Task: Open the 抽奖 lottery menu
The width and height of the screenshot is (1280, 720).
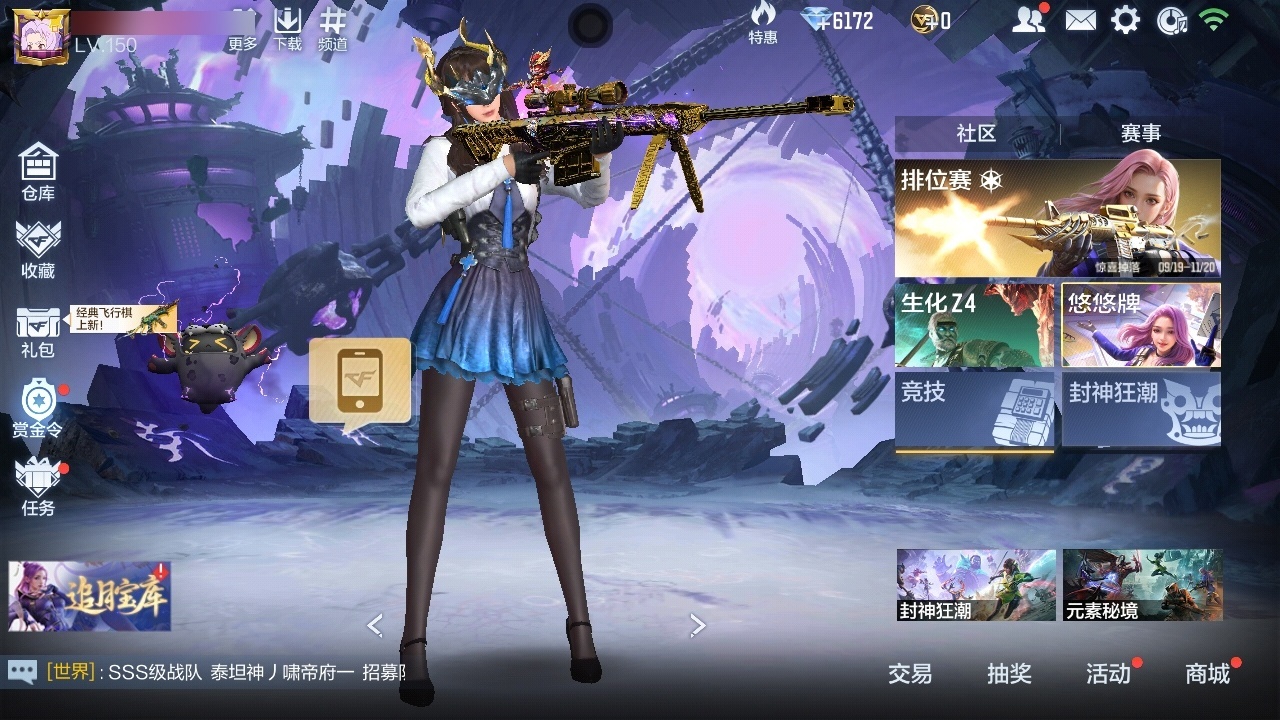Action: 1009,674
